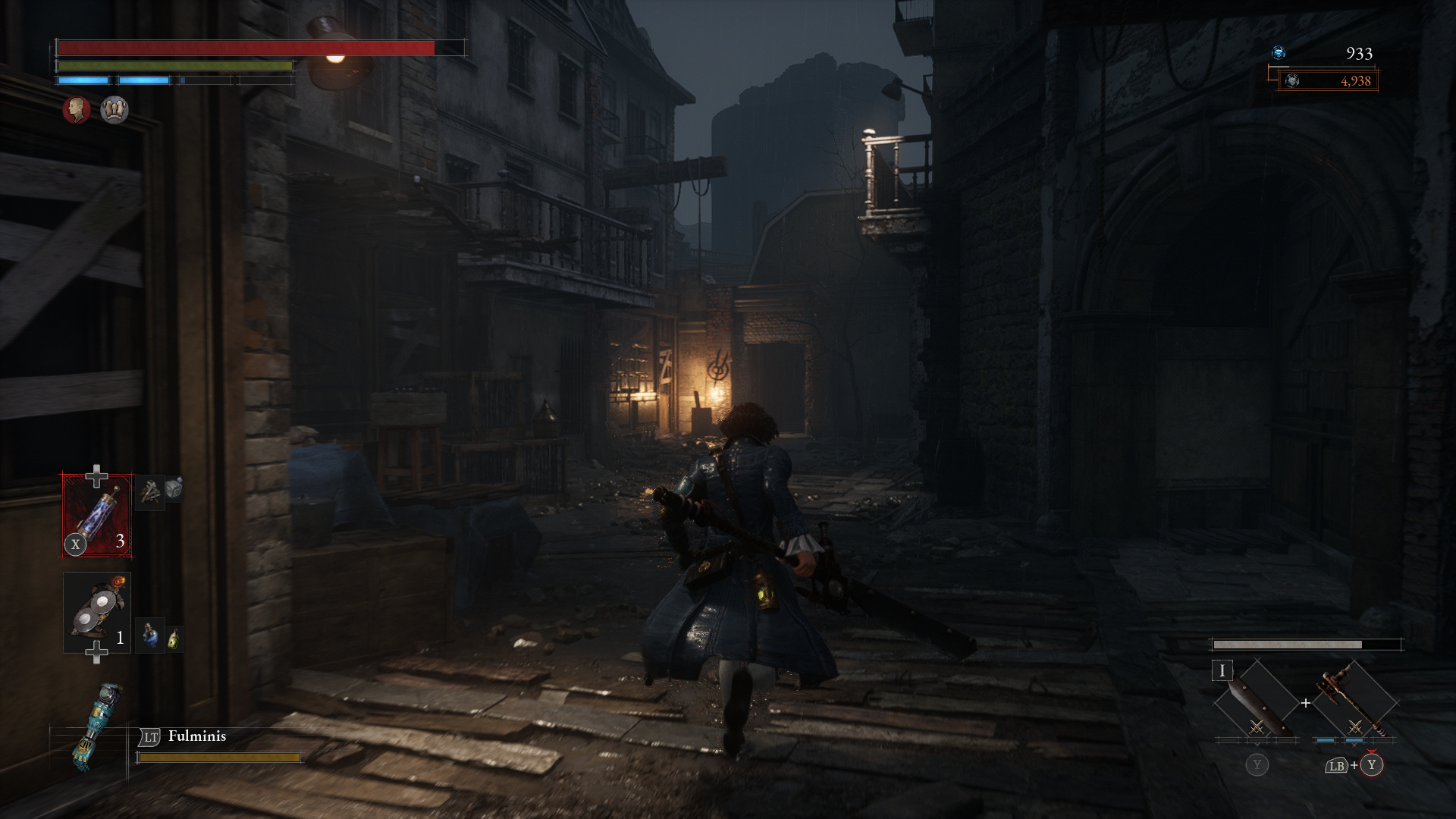Screen dimensions: 1456x819
Task: Activate the Fulminis Legion Arm icon
Action: pos(96,726)
